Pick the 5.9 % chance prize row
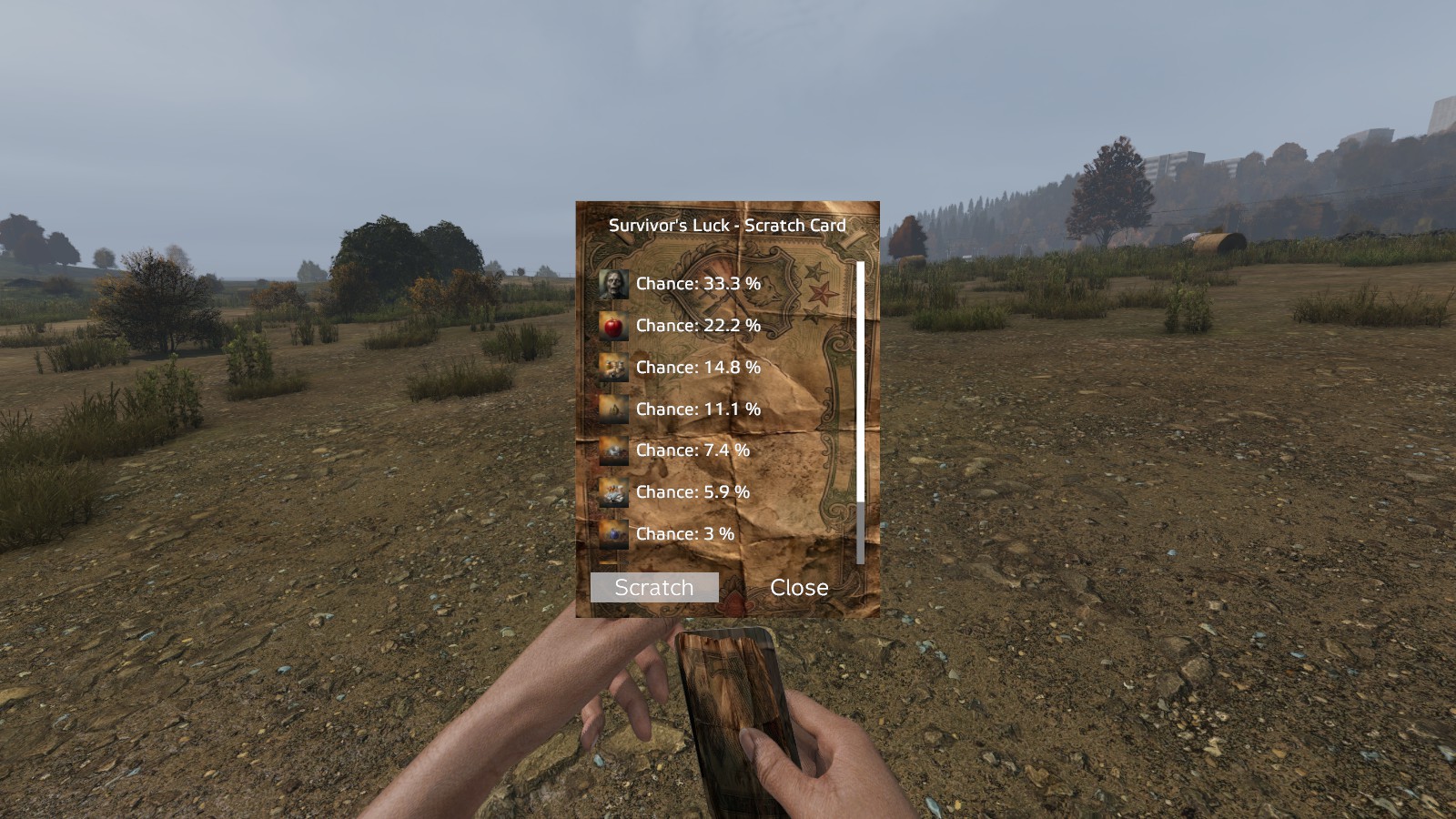Image resolution: width=1456 pixels, height=819 pixels. [692, 492]
